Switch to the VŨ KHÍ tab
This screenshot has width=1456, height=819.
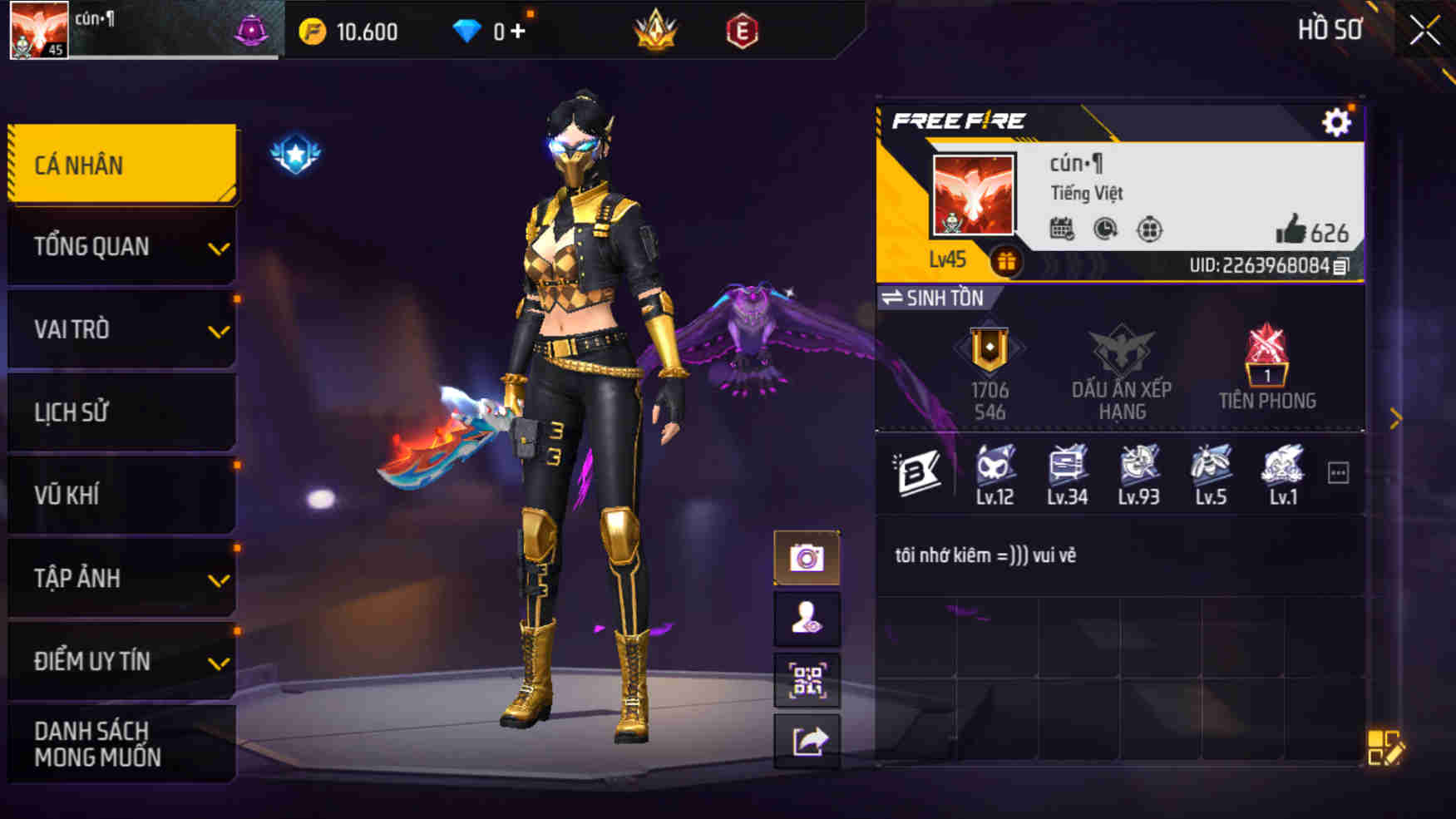click(x=121, y=495)
